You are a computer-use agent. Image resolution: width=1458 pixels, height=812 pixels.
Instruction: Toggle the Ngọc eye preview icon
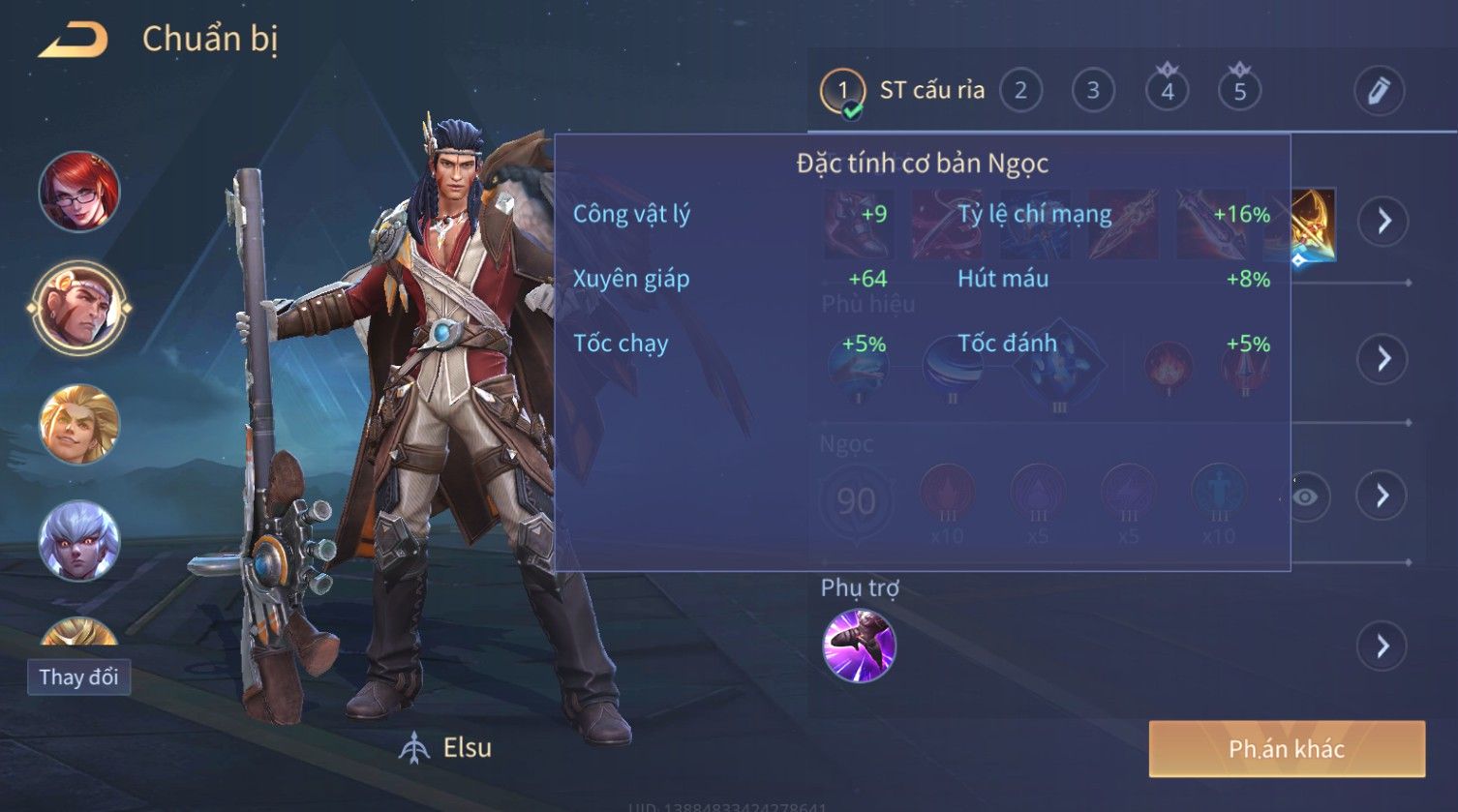click(x=1305, y=496)
